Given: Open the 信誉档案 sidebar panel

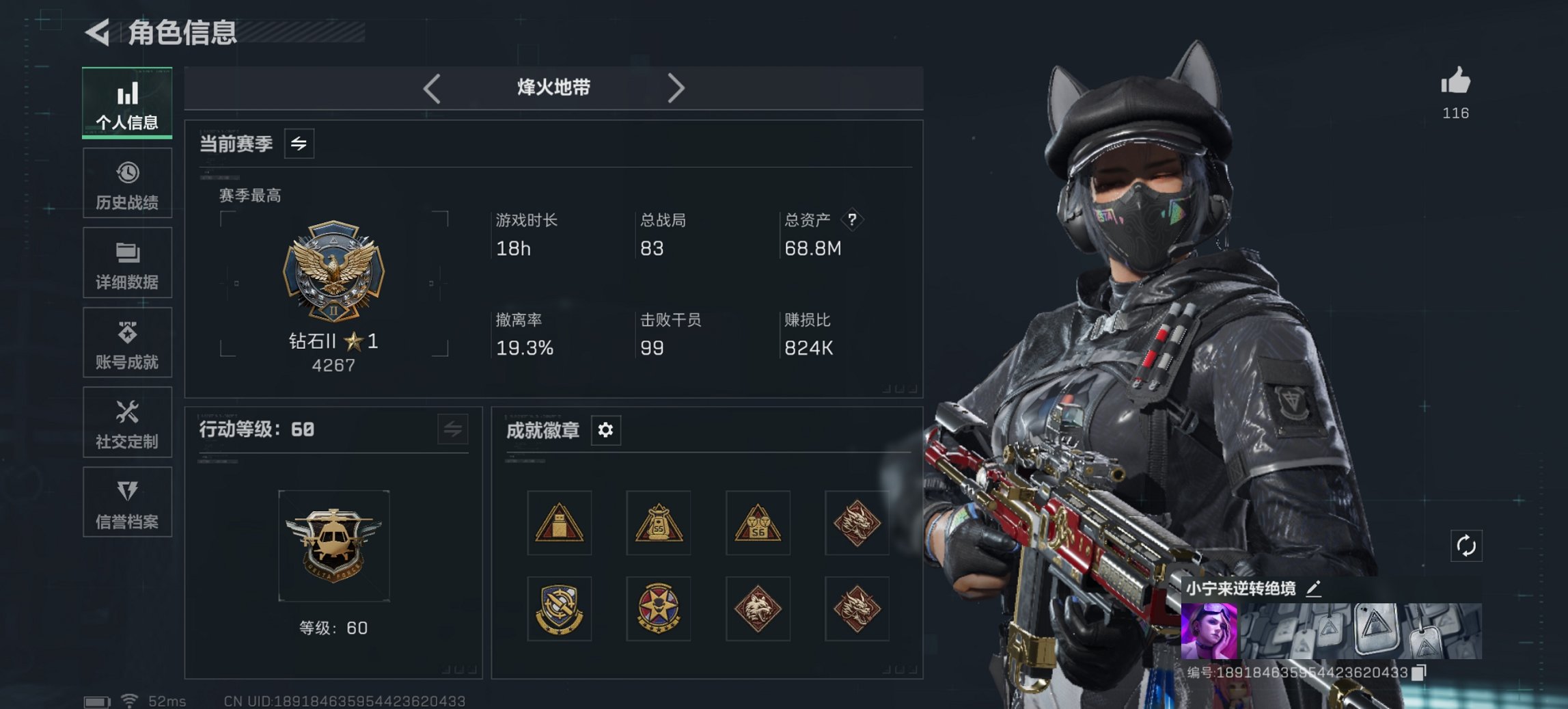Looking at the screenshot, I should (127, 503).
